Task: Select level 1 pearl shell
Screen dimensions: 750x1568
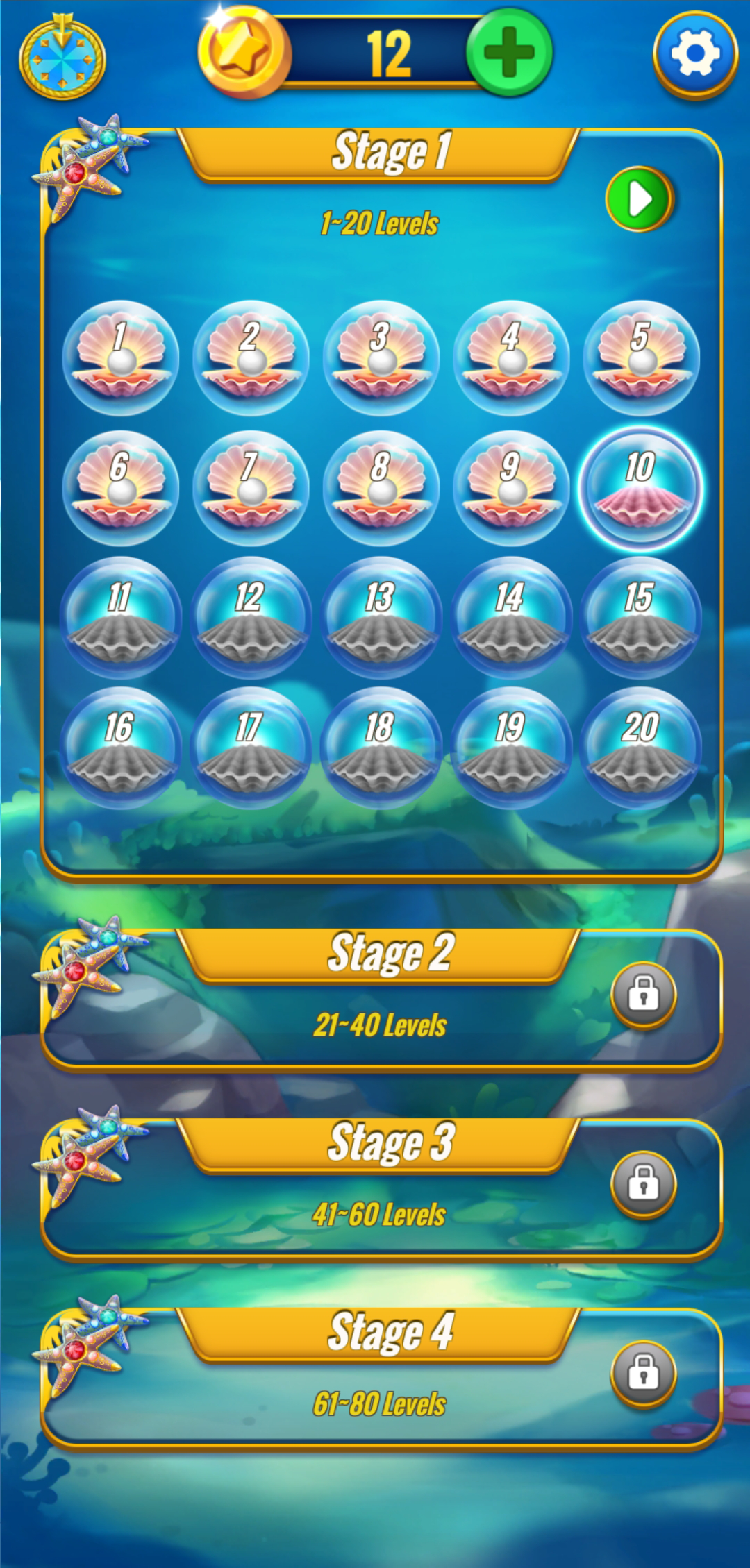Action: click(x=121, y=358)
